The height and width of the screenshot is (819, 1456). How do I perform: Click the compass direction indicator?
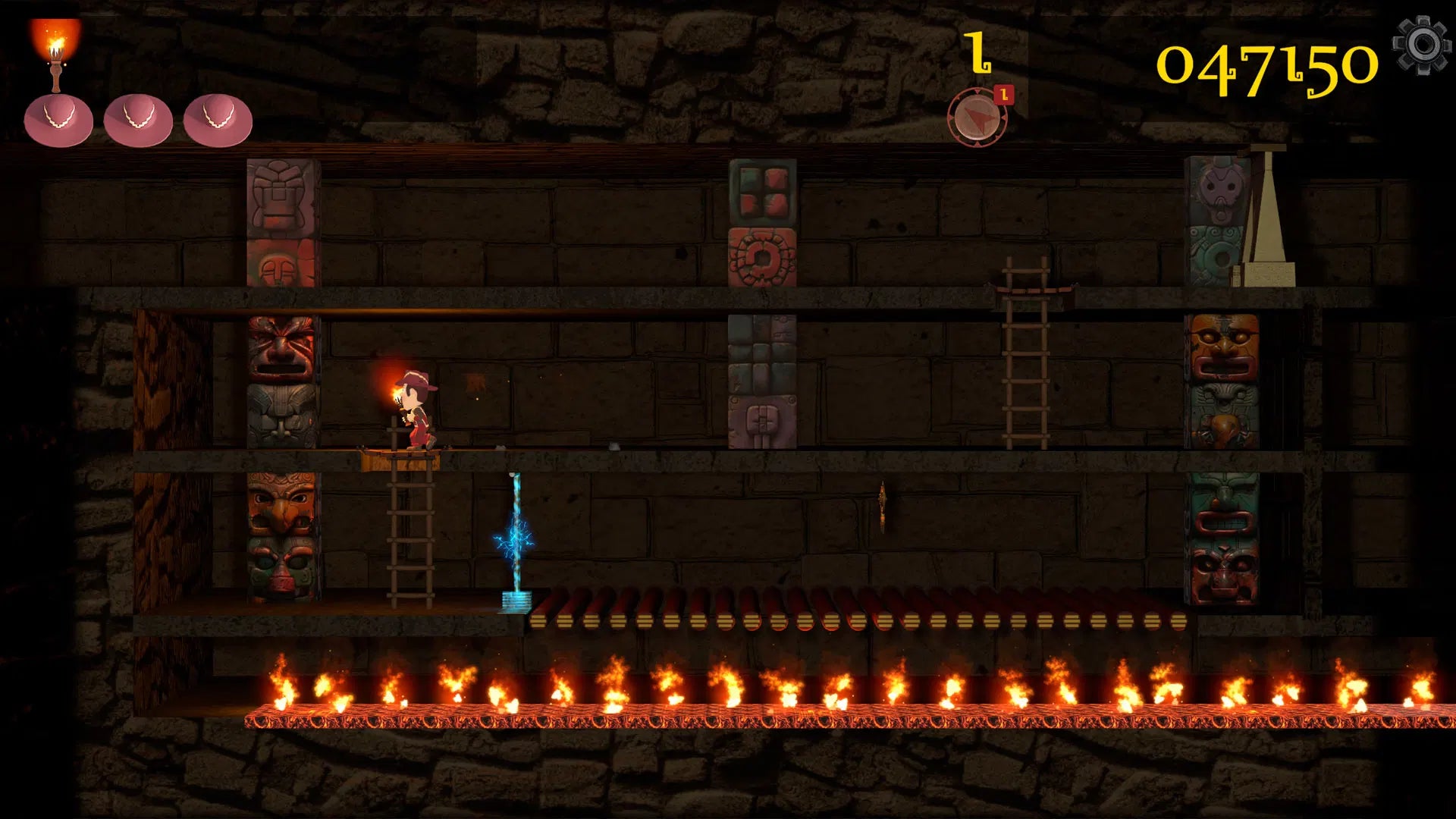pos(978,118)
